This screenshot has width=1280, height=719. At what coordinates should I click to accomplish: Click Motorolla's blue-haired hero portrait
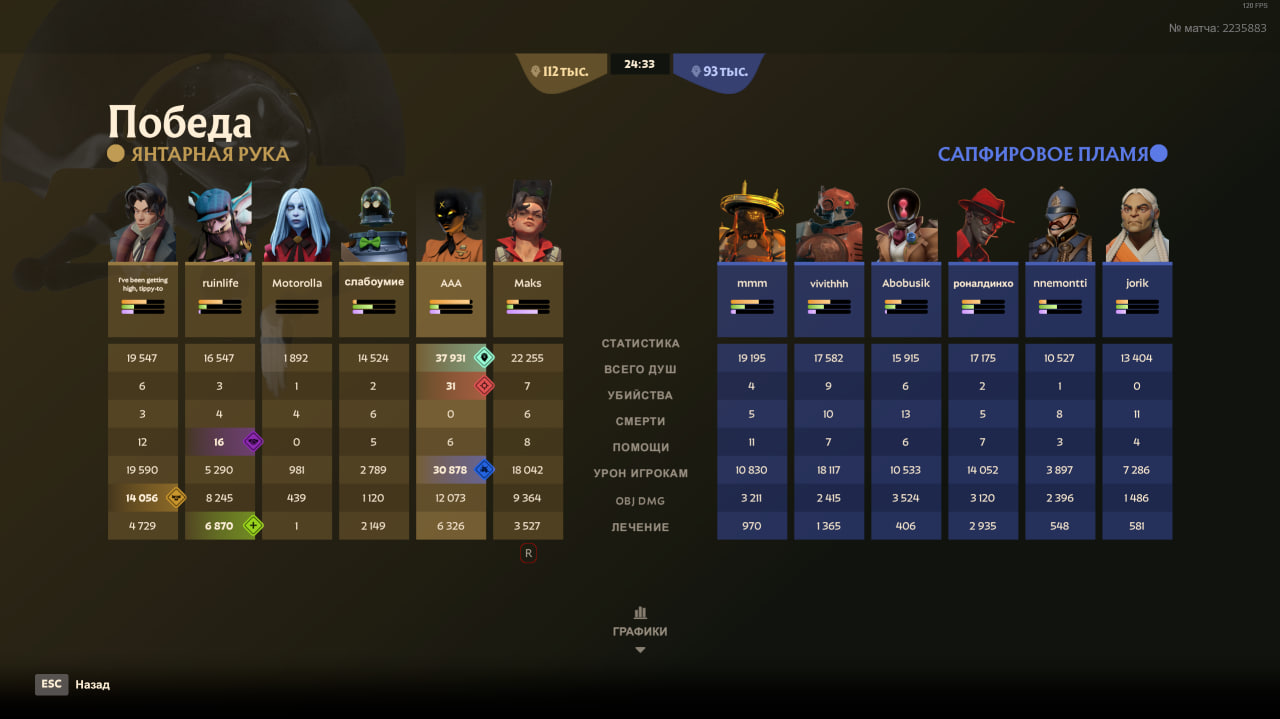pyautogui.click(x=297, y=224)
